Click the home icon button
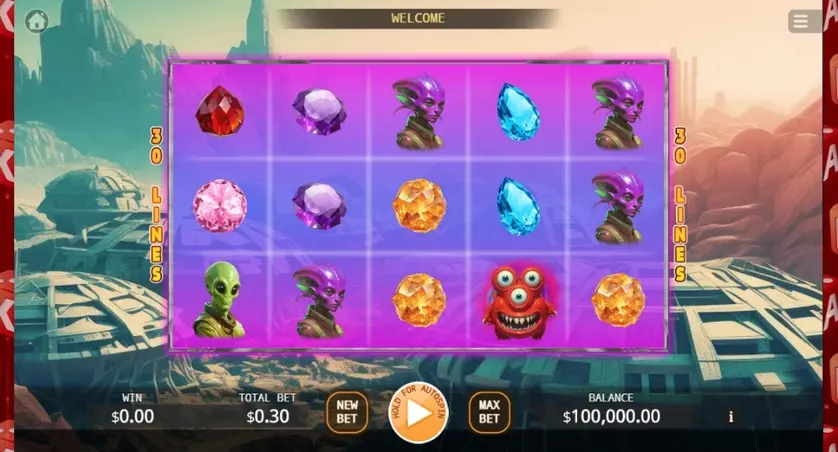Screen dimensions: 838x452 click(x=37, y=21)
